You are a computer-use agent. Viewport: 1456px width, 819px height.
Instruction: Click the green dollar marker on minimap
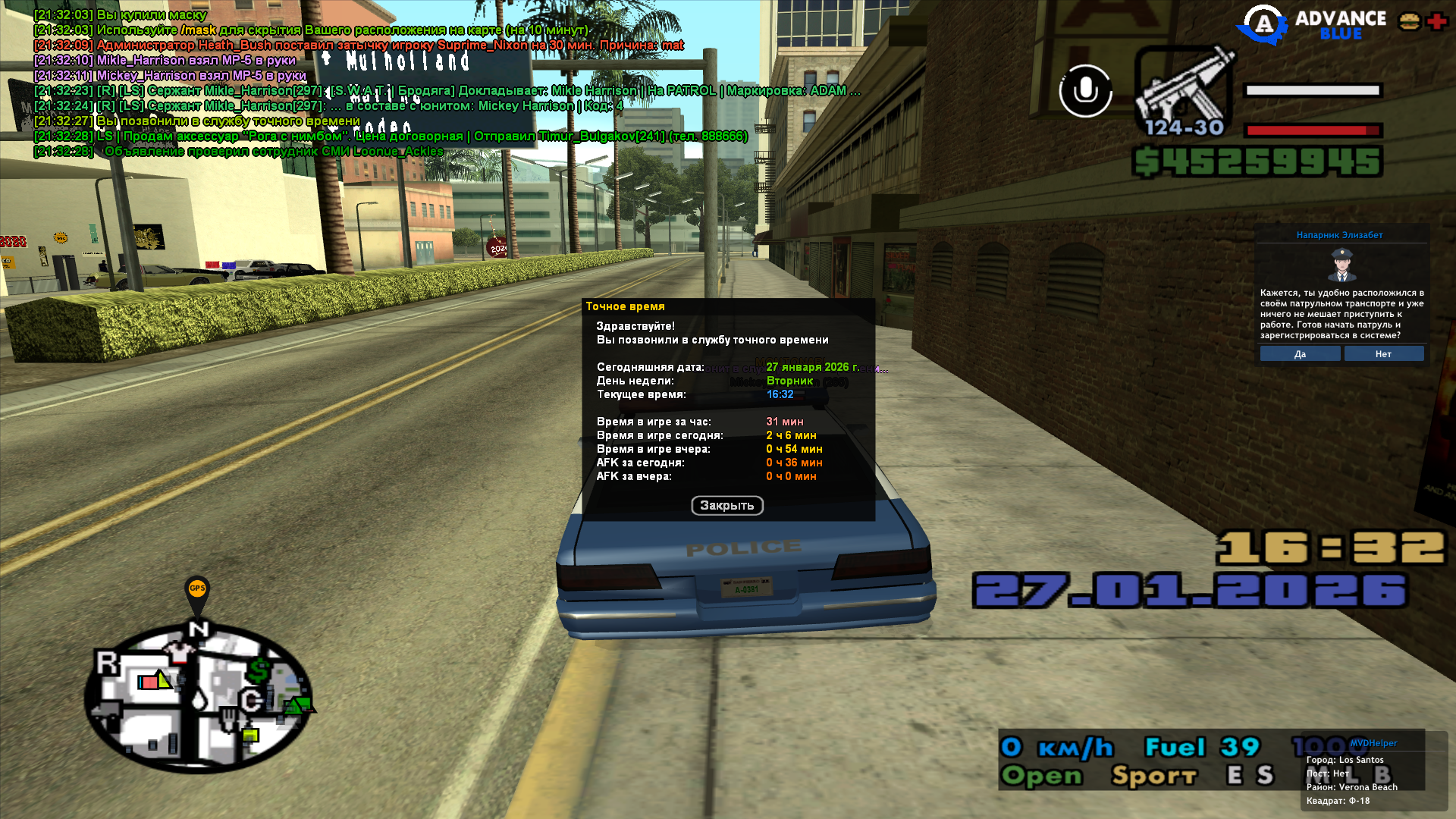click(x=259, y=671)
